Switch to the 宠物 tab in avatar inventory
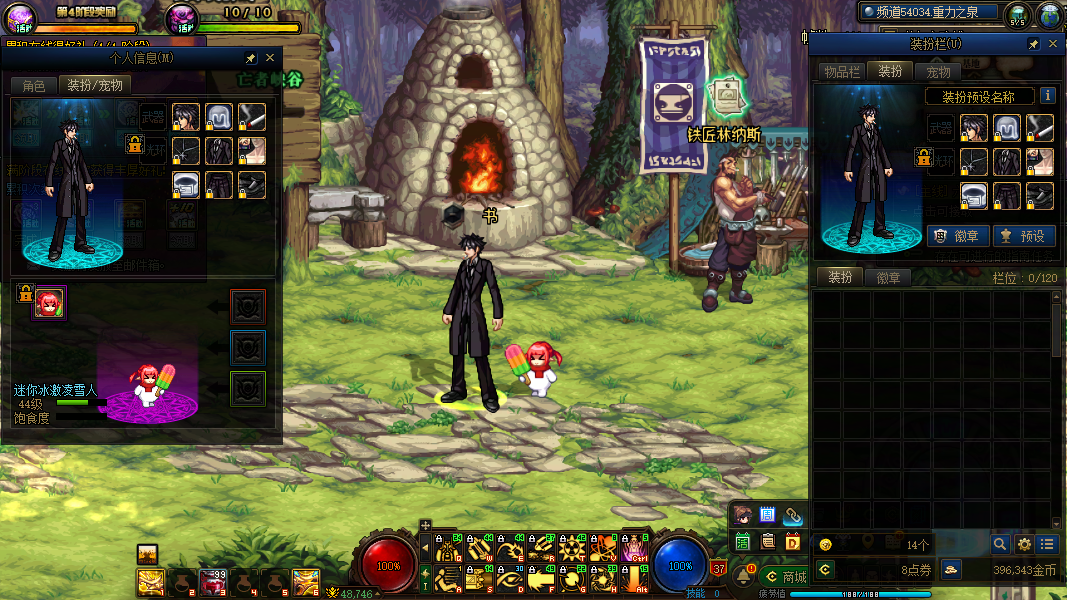The width and height of the screenshot is (1067, 600). (938, 72)
